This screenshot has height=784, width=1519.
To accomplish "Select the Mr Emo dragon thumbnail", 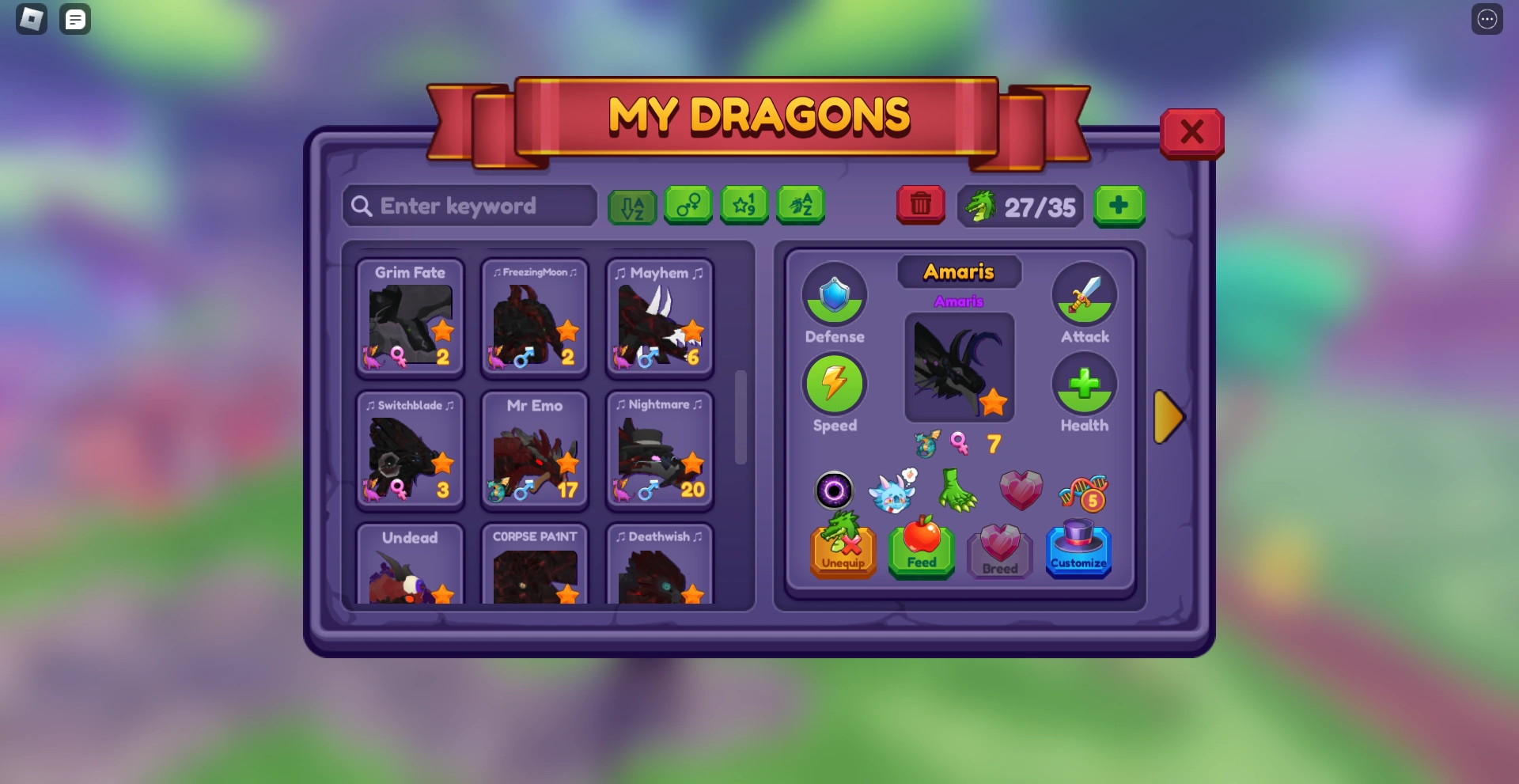I will point(534,451).
